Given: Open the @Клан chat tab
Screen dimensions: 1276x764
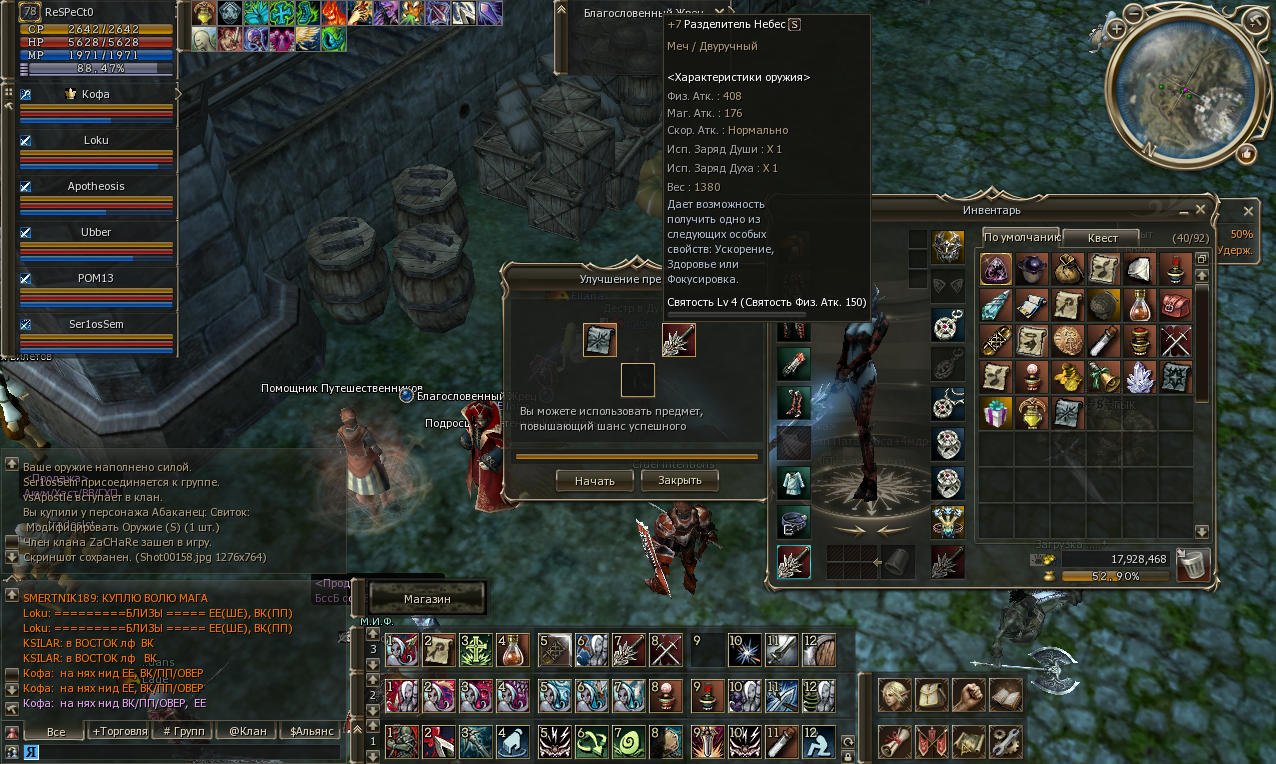Looking at the screenshot, I should point(247,731).
